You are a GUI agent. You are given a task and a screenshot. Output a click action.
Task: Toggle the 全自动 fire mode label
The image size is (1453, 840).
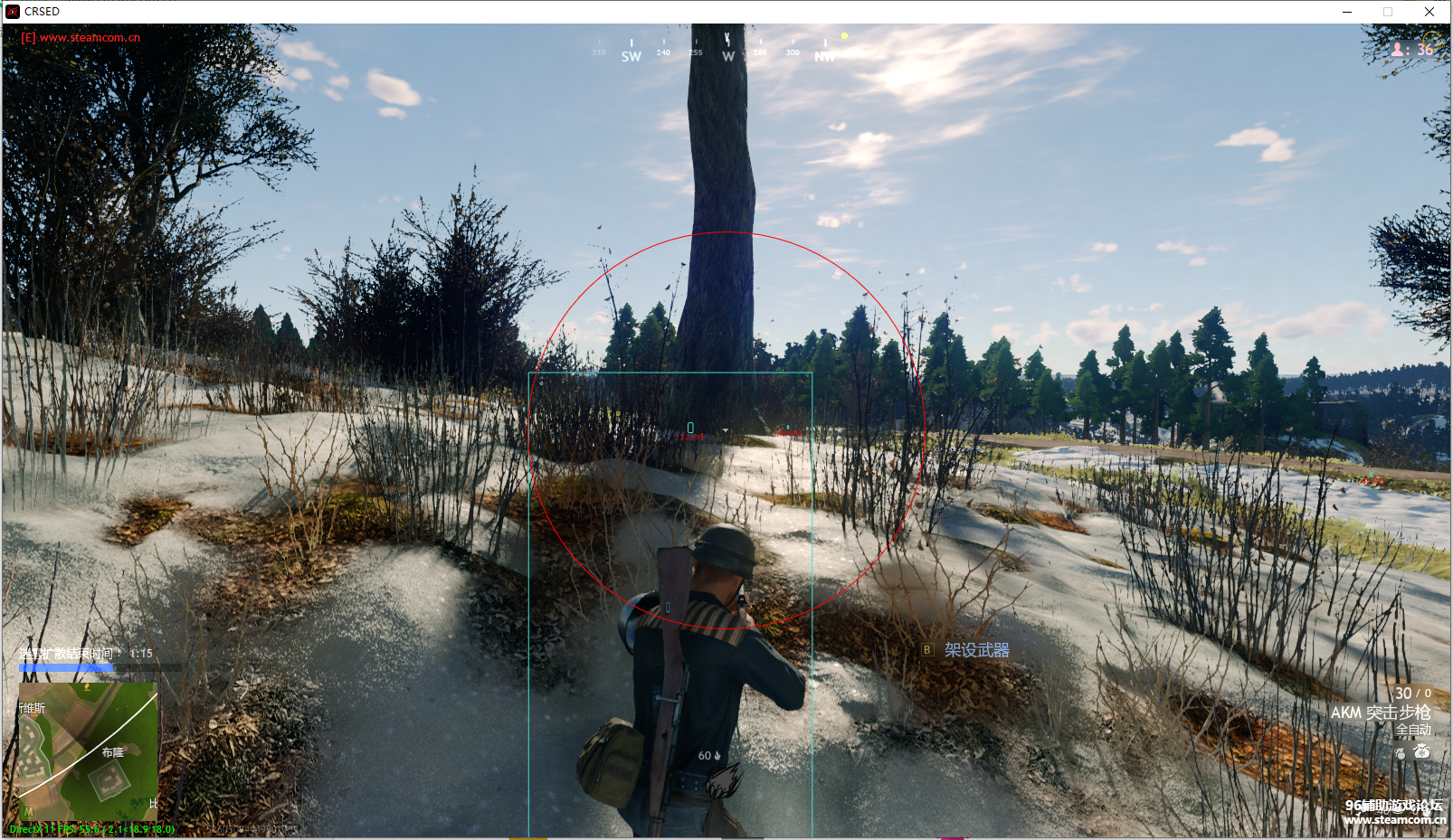(1412, 730)
